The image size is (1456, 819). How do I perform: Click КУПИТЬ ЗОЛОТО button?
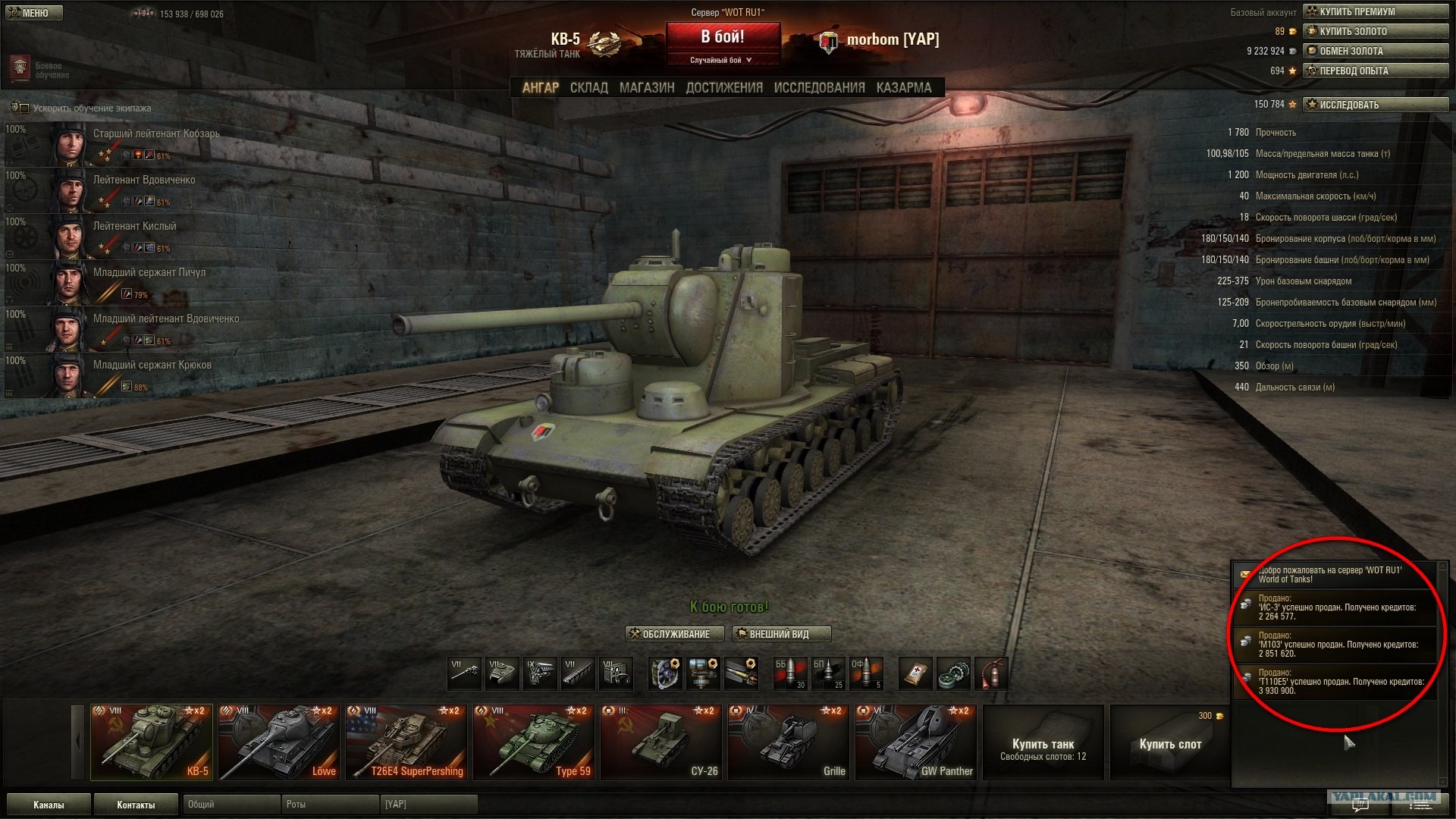pyautogui.click(x=1375, y=31)
